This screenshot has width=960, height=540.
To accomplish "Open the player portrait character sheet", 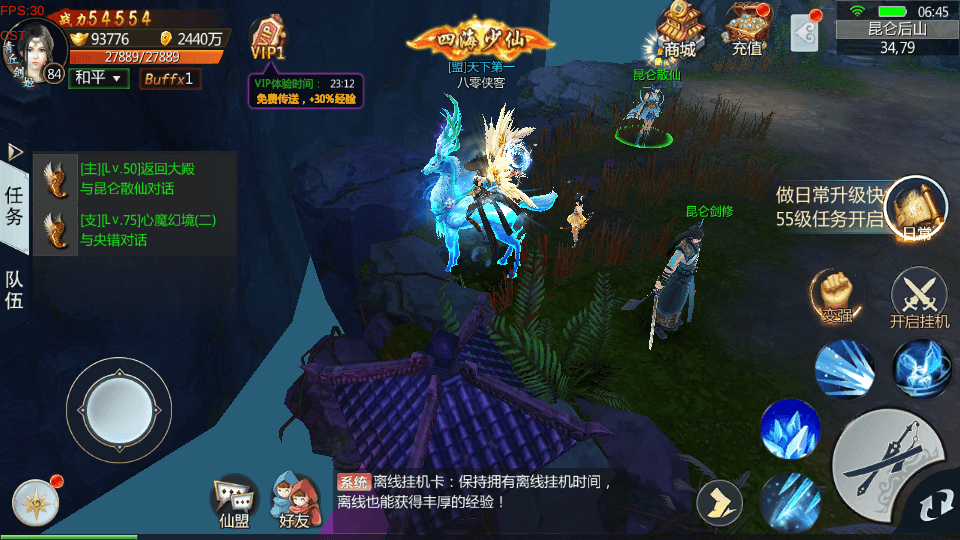I will click(36, 48).
